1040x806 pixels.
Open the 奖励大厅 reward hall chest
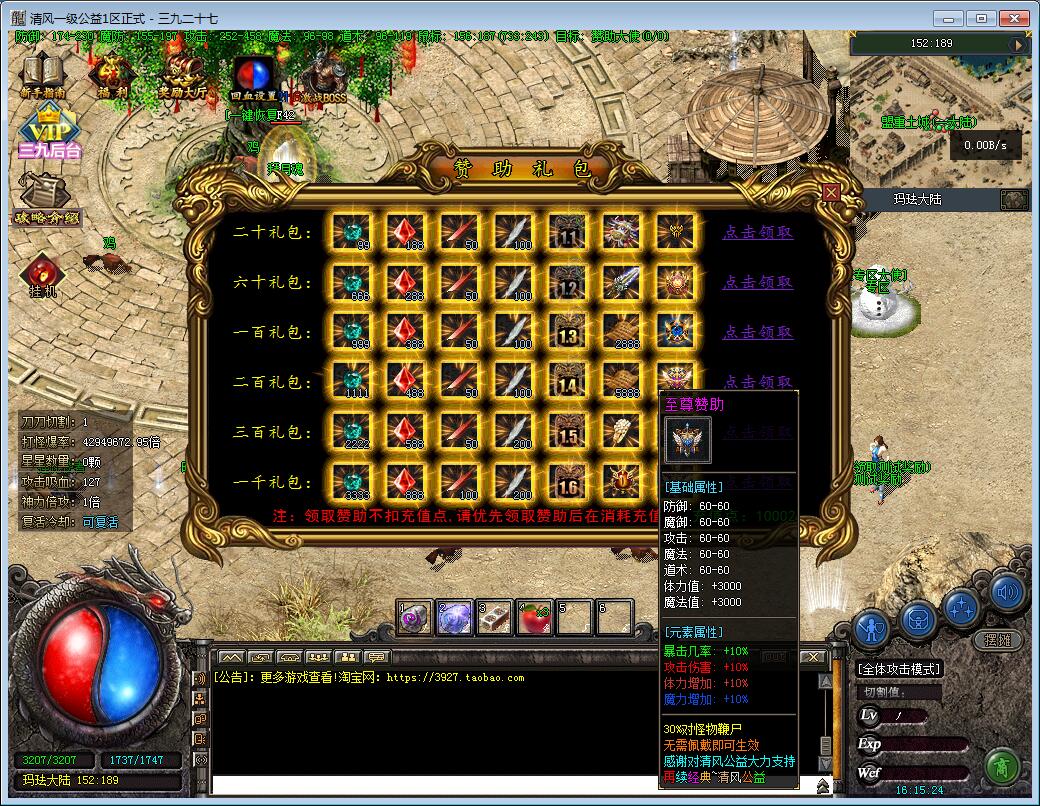pyautogui.click(x=182, y=73)
